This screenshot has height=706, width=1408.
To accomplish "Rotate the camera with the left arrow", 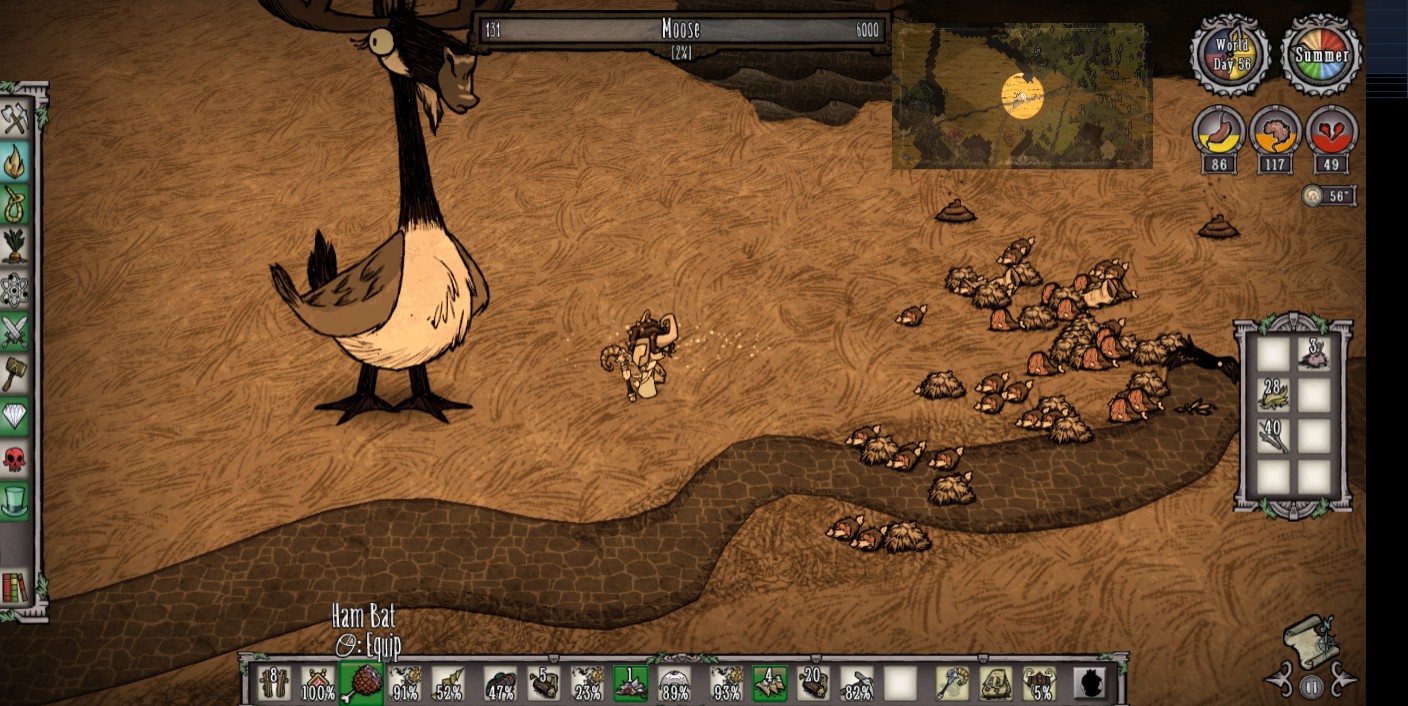I will coord(1281,683).
